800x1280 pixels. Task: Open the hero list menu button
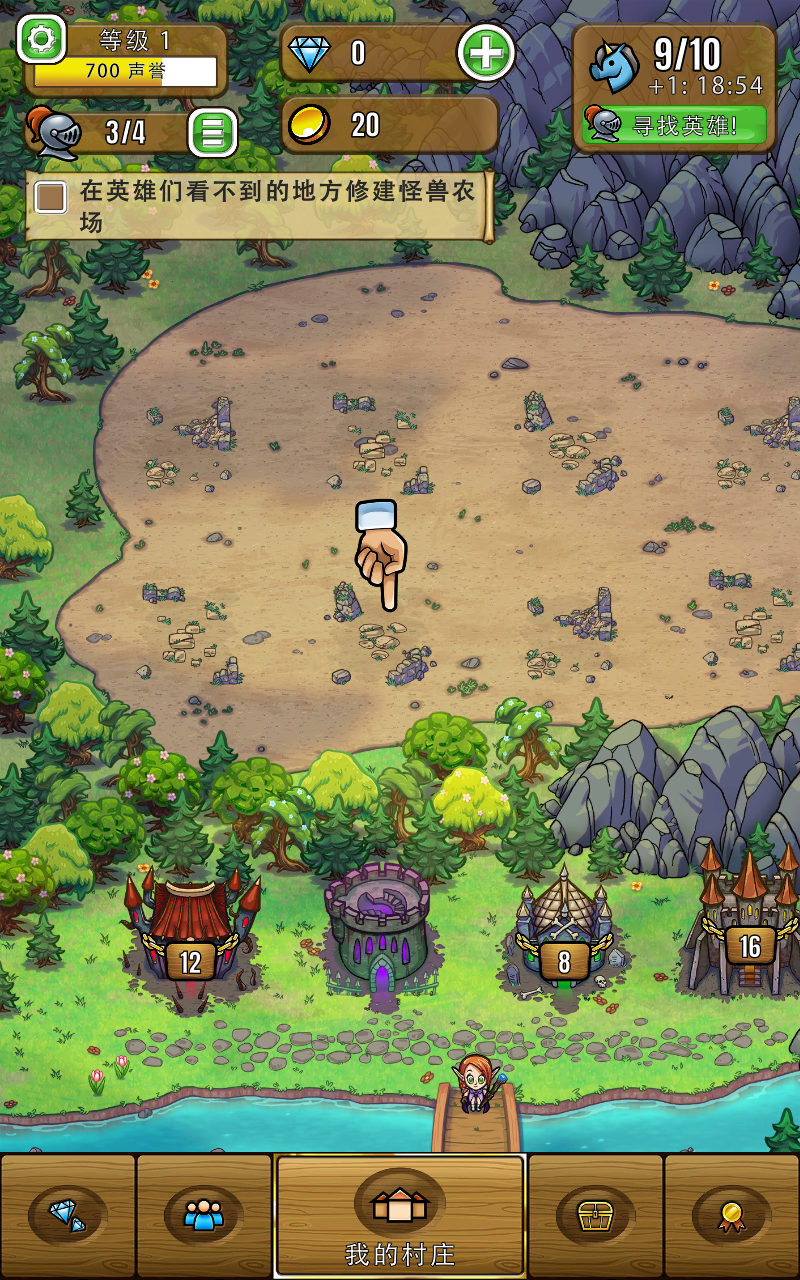tap(212, 131)
